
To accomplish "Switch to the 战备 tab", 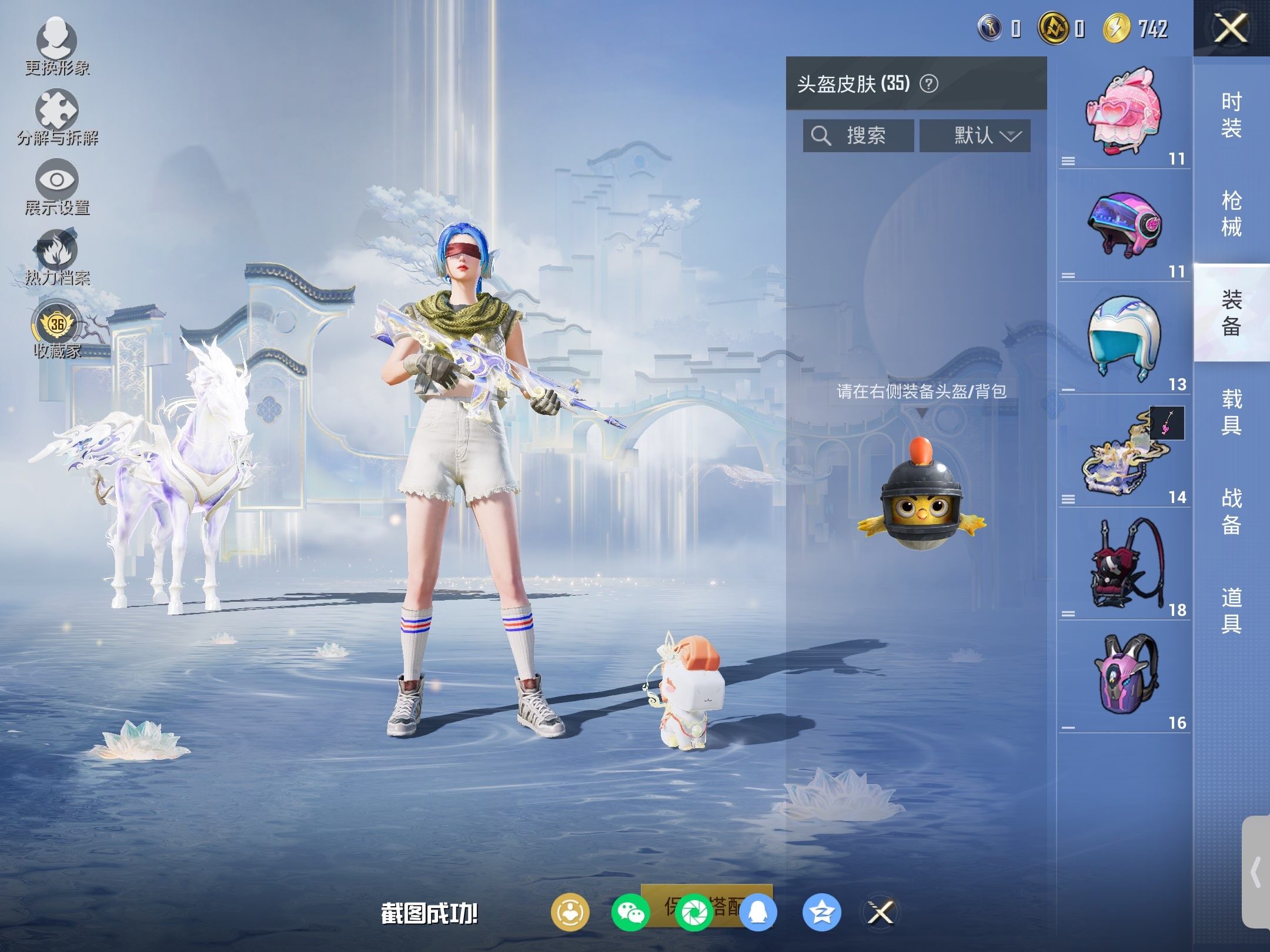I will (1231, 511).
